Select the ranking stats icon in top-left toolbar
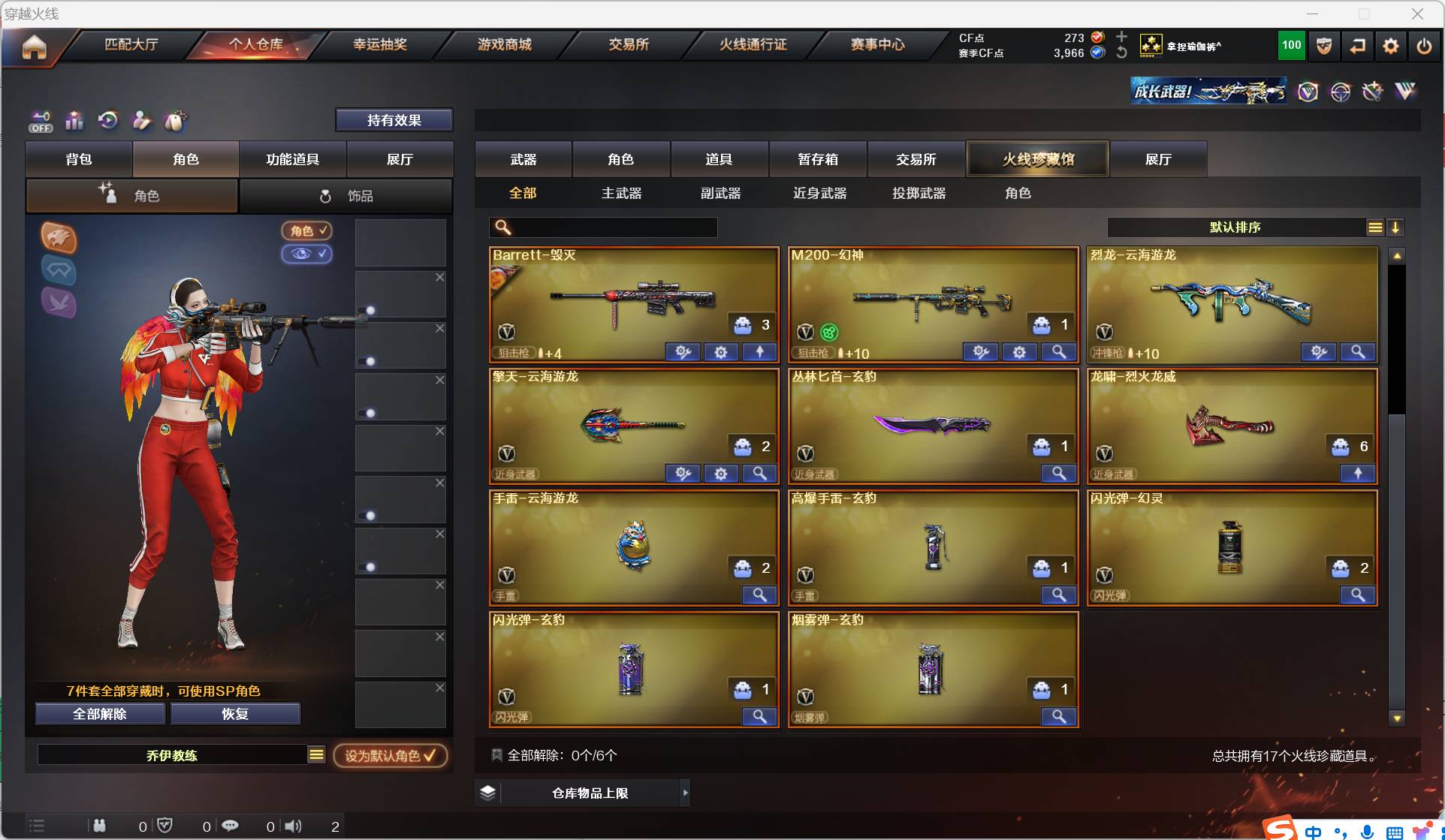1445x840 pixels. point(74,120)
